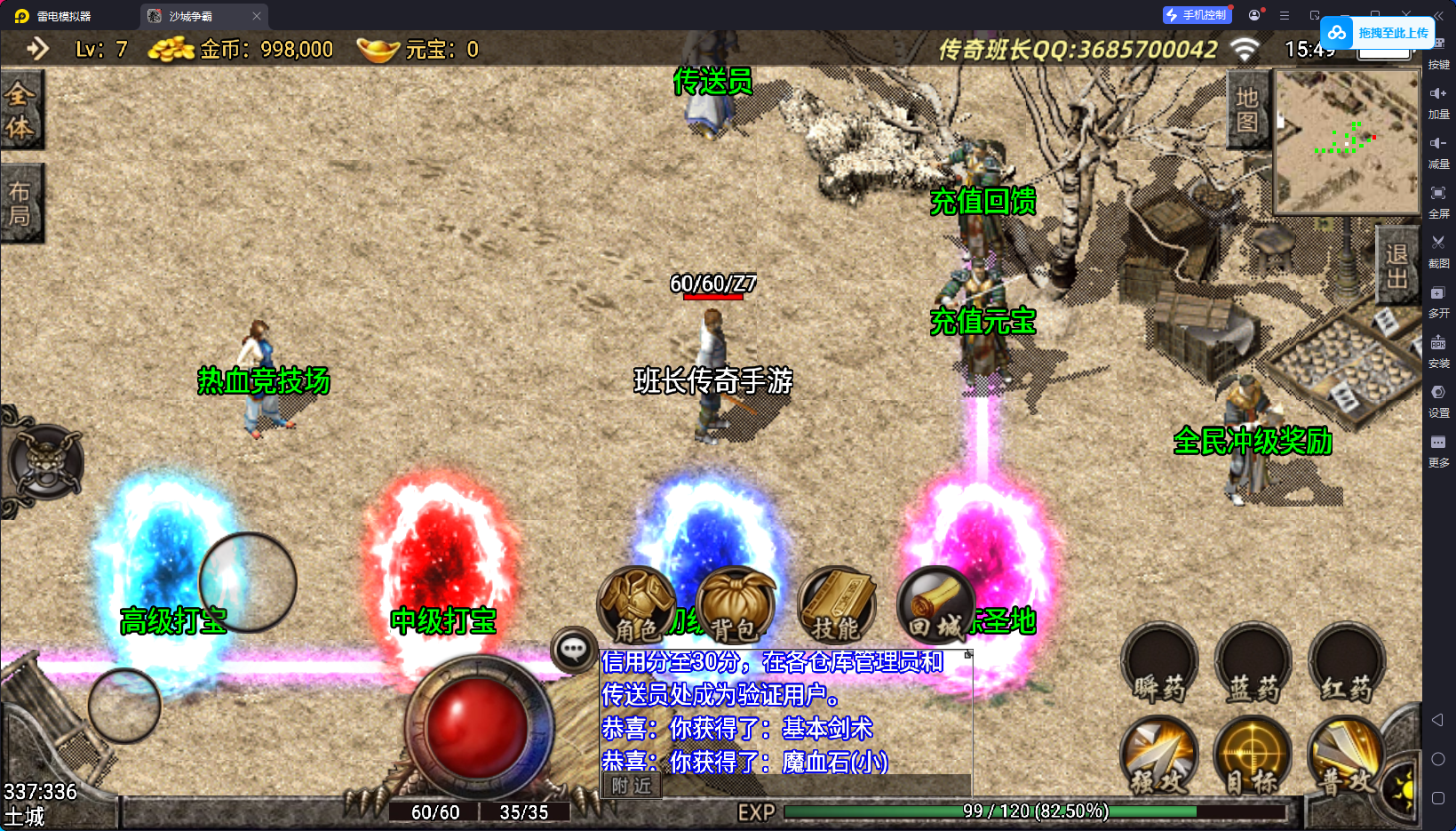Use the 红药 health potion slot
The height and width of the screenshot is (831, 1456).
pyautogui.click(x=1346, y=664)
